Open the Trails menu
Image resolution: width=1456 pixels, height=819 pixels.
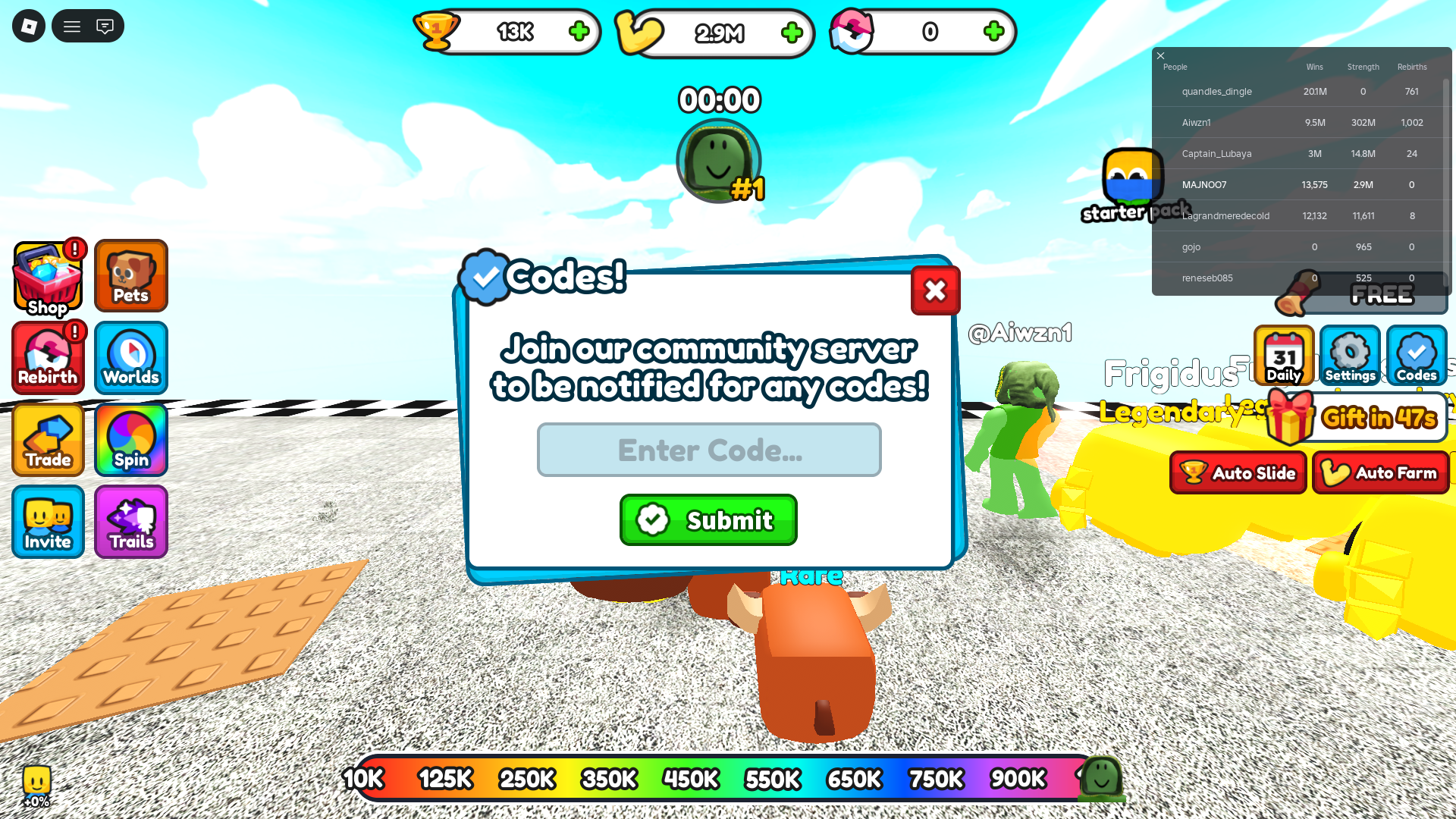(x=130, y=522)
